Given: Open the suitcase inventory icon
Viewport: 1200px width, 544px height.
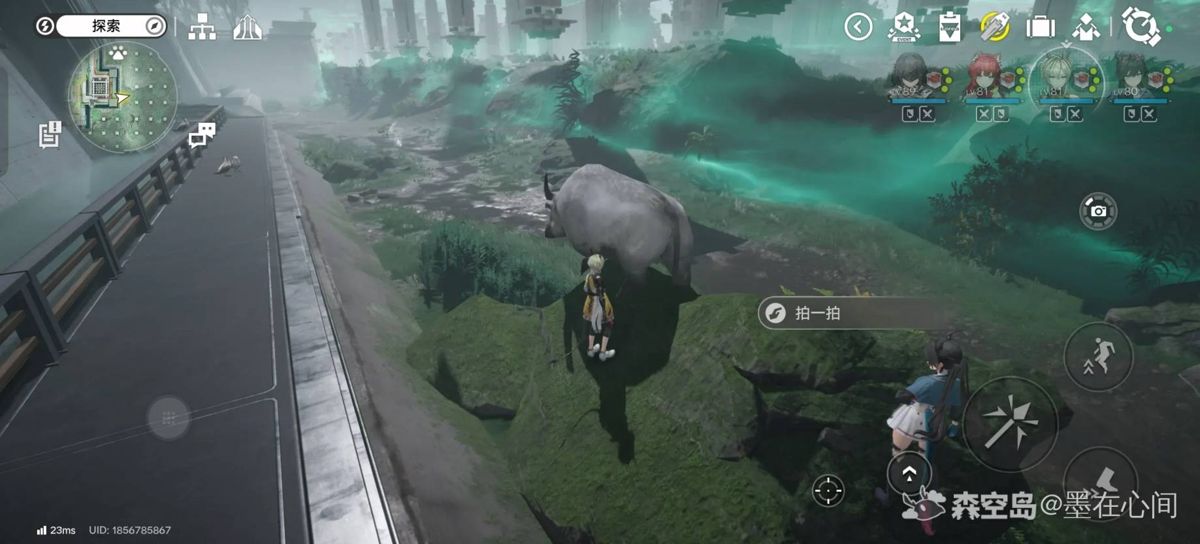Looking at the screenshot, I should (1040, 26).
